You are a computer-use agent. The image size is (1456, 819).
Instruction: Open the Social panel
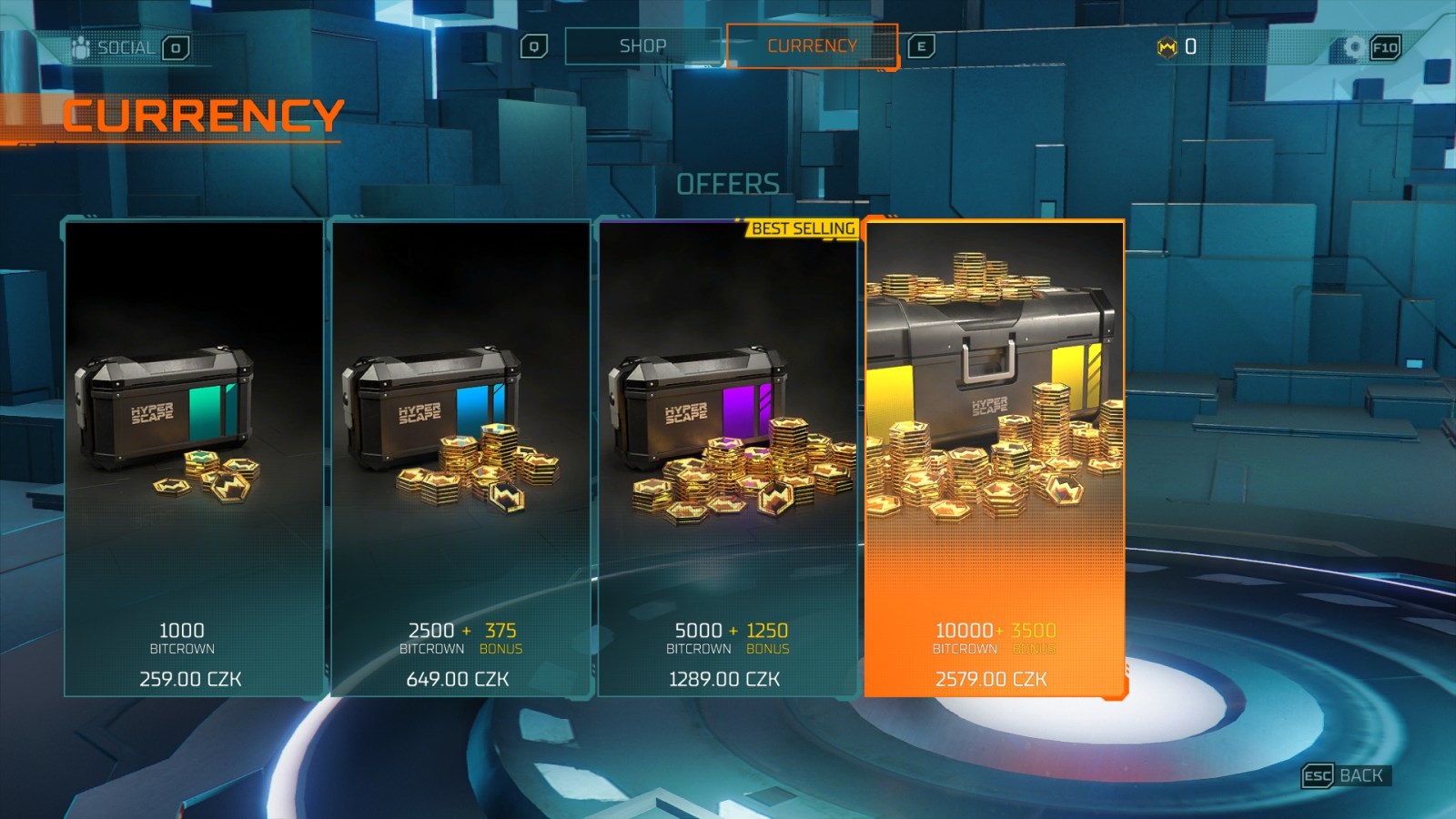(x=126, y=47)
